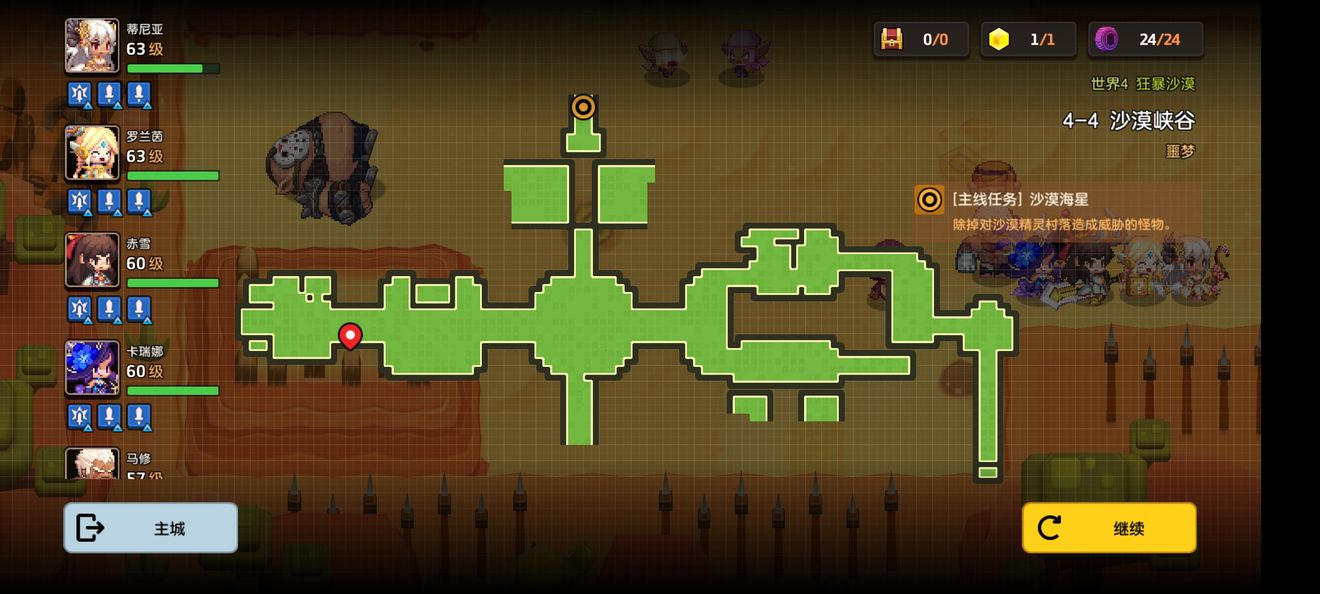Pick hero 卡瑞娜's portrait
Image resolution: width=1320 pixels, height=594 pixels.
(92, 367)
